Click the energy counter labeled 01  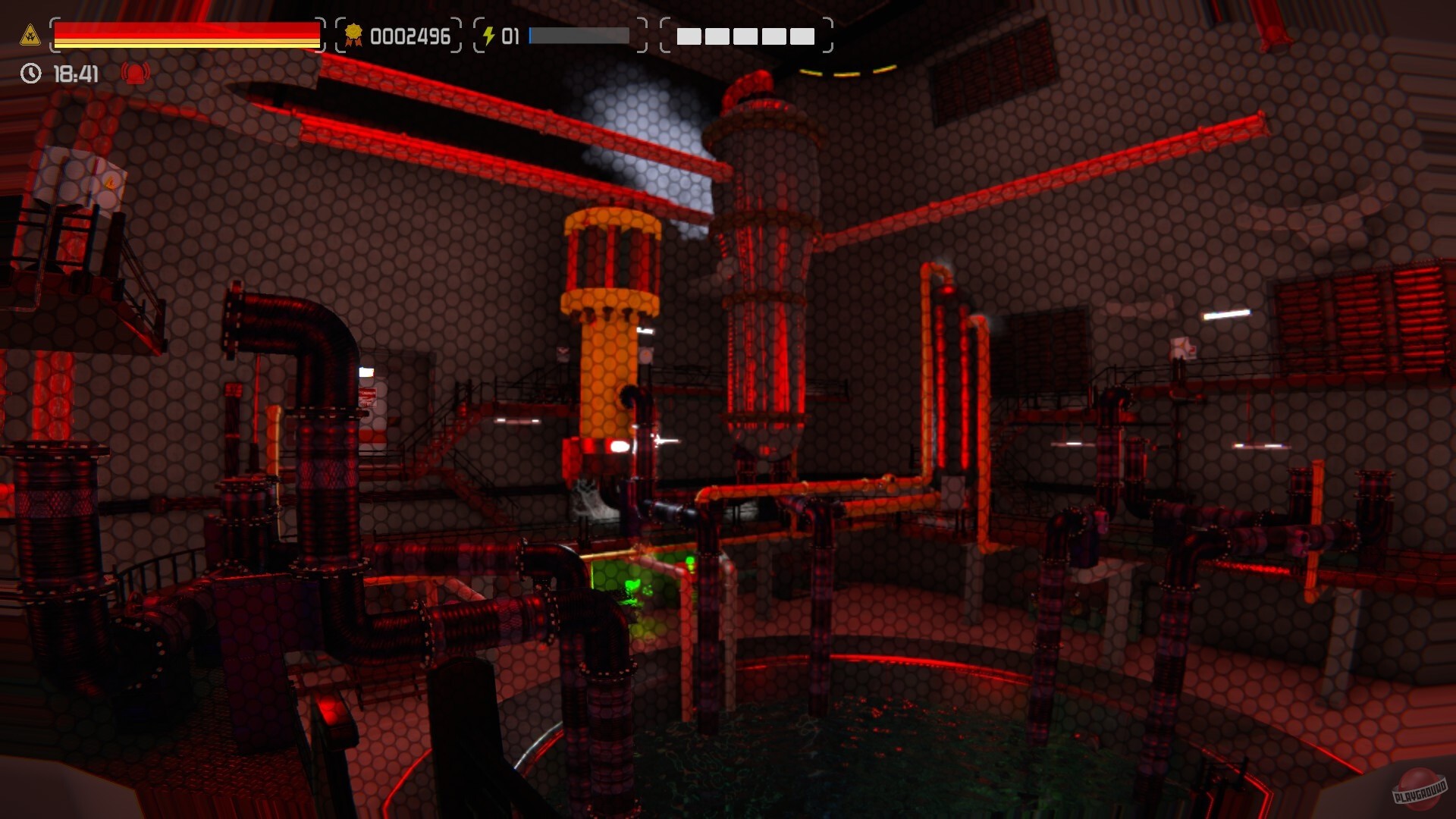coord(510,35)
